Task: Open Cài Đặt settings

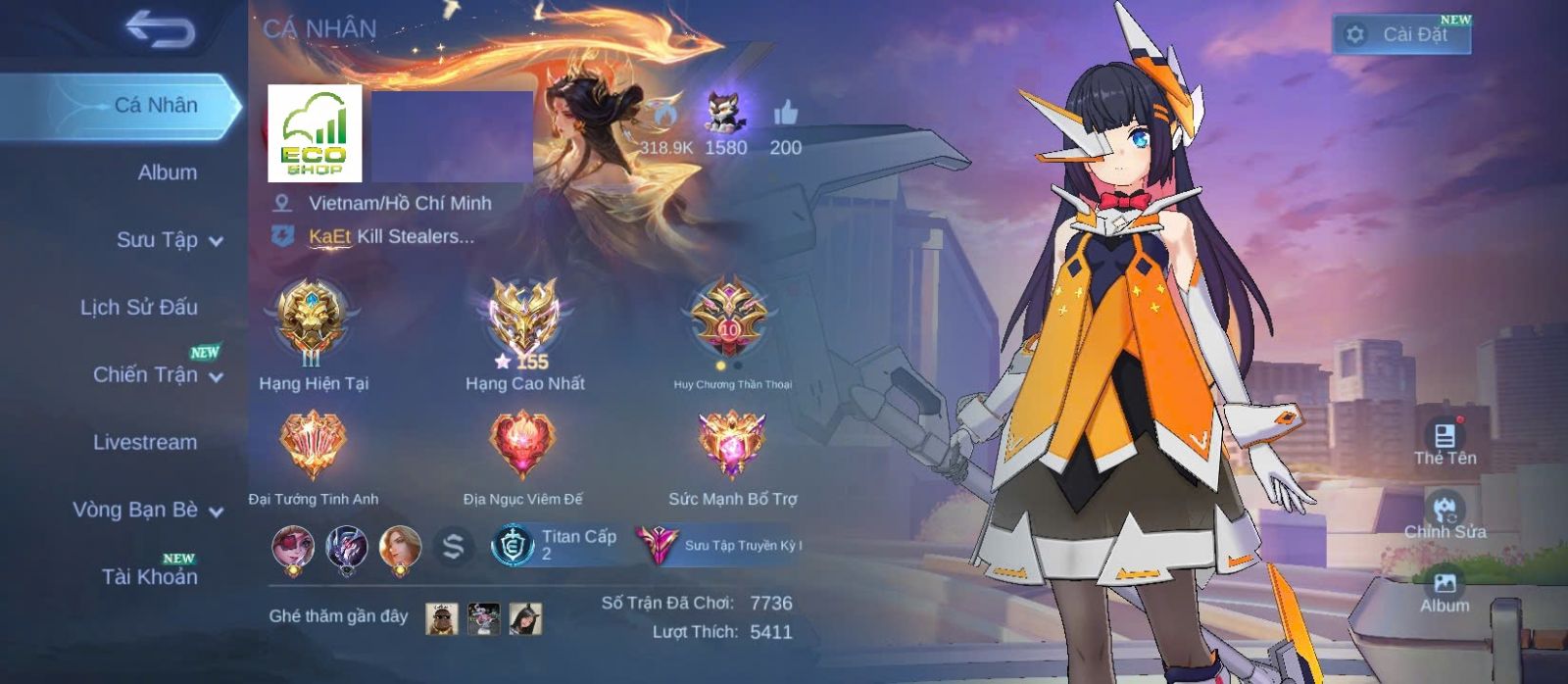Action: (x=1401, y=34)
